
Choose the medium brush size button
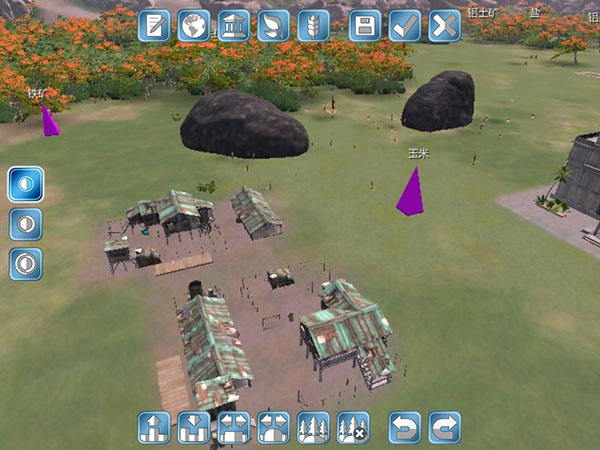(x=25, y=223)
